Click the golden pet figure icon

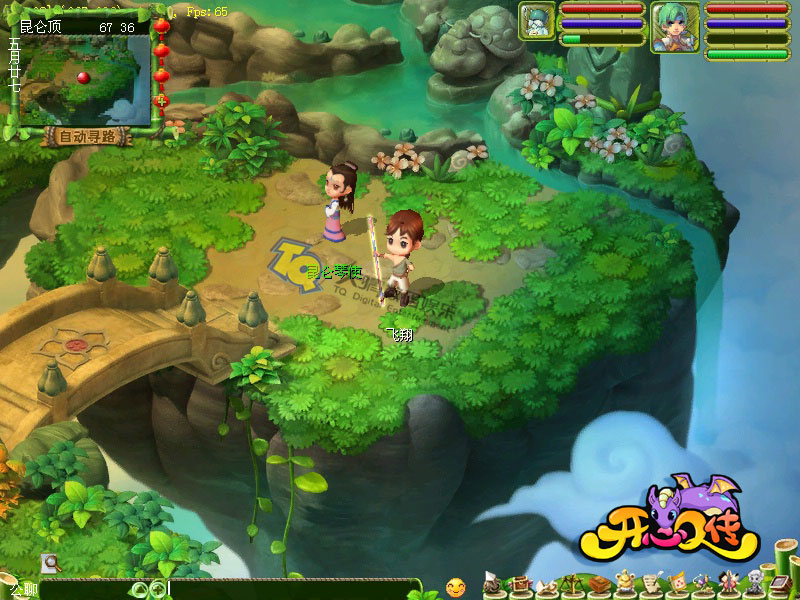coord(623,582)
